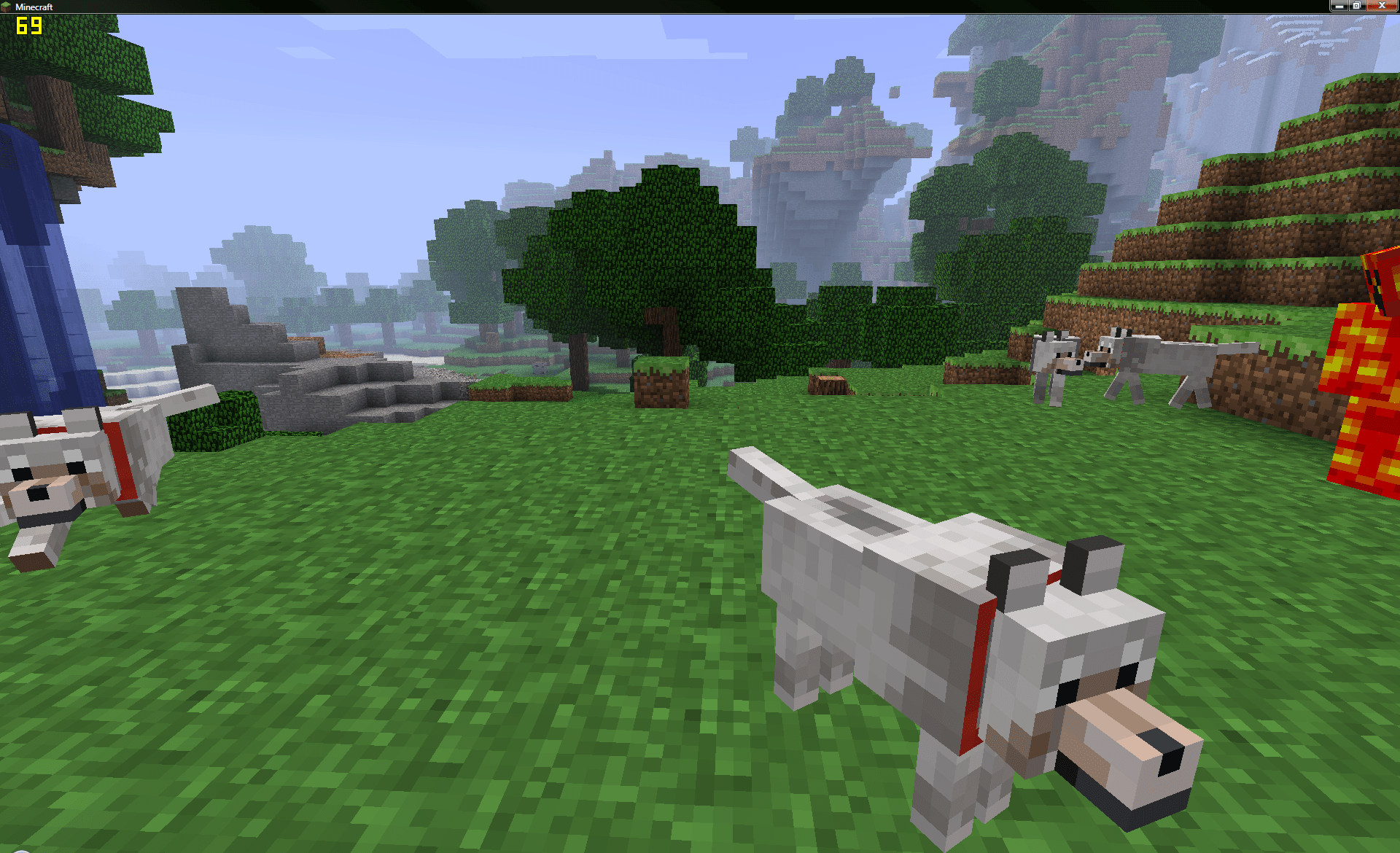Click the restore window button in the title bar
The width and height of the screenshot is (1400, 853).
(x=1356, y=7)
